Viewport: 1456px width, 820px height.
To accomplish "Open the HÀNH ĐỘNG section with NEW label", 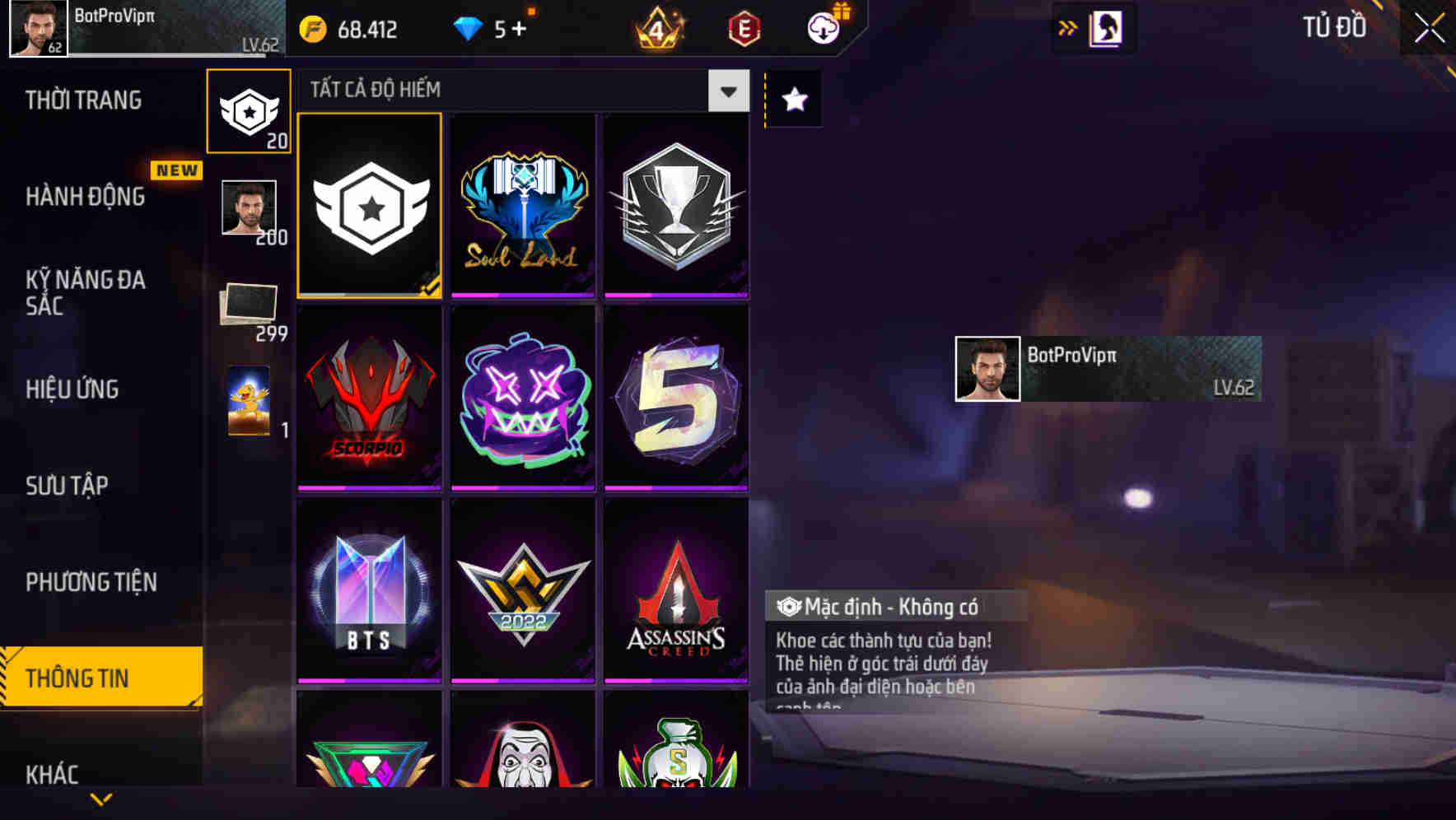I will [x=86, y=196].
